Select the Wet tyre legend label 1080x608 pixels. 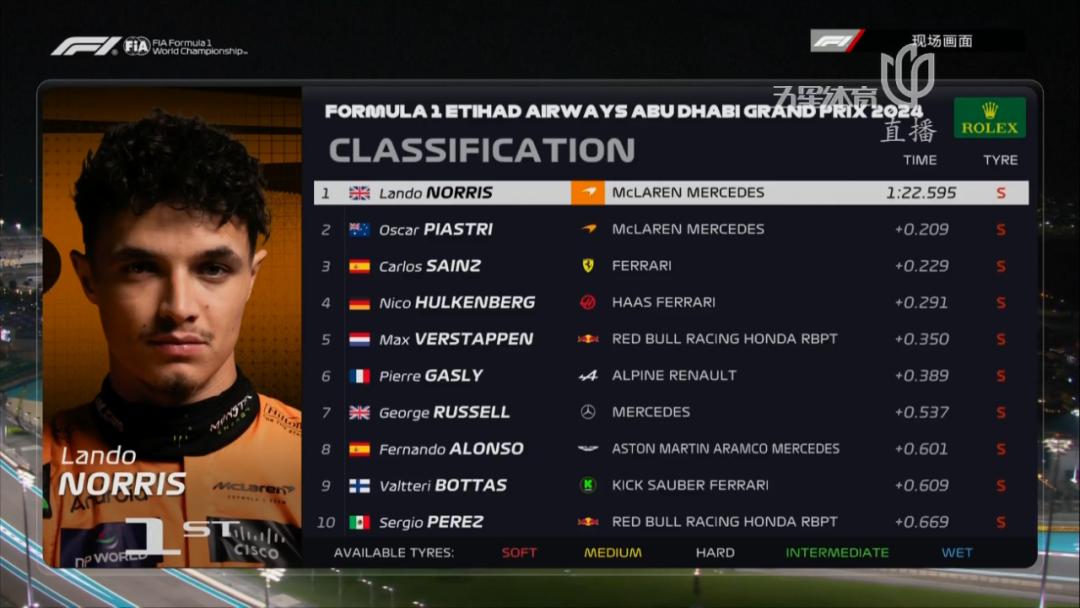pos(957,553)
